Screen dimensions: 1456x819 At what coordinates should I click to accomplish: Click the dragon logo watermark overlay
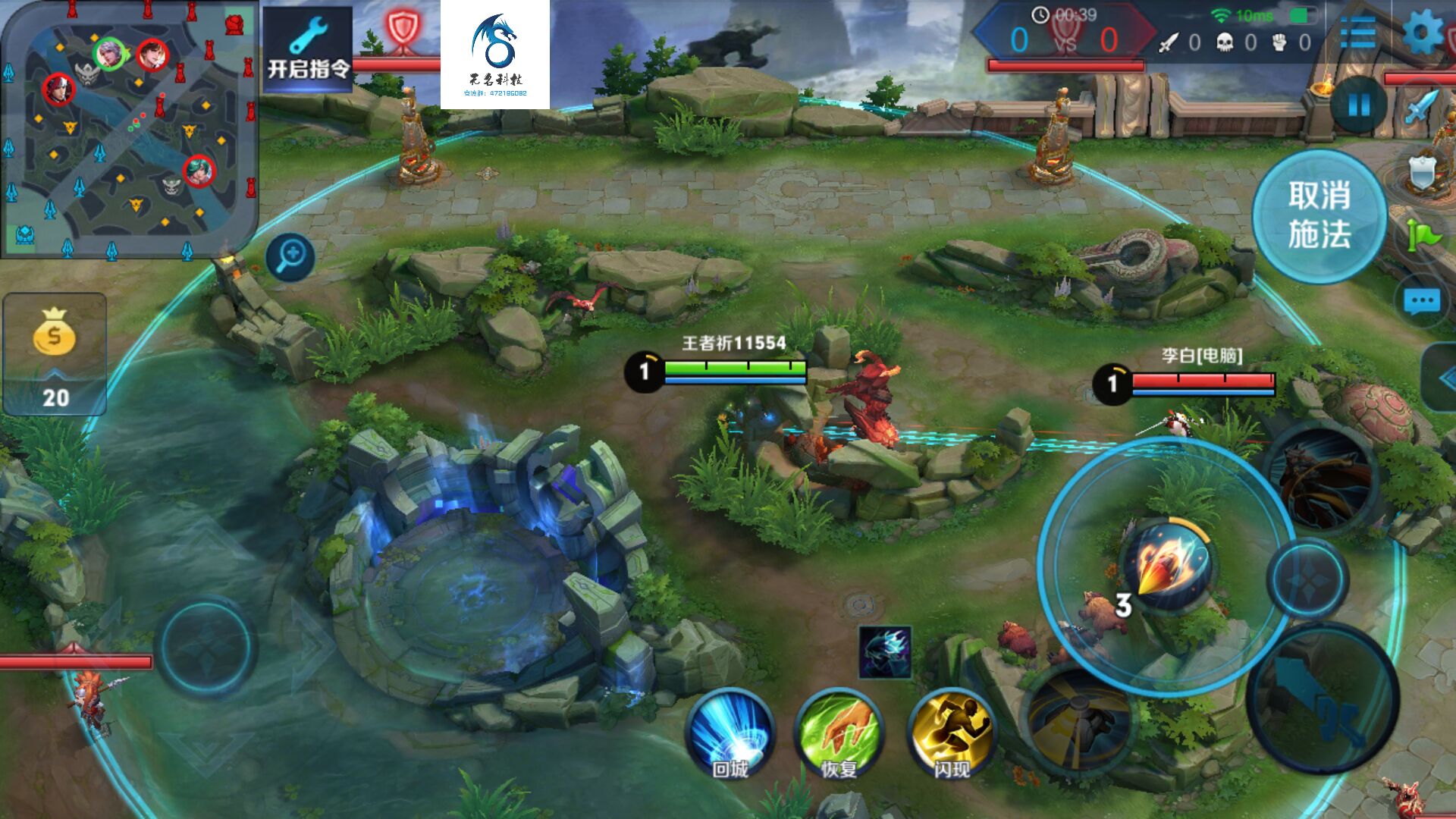[x=495, y=55]
